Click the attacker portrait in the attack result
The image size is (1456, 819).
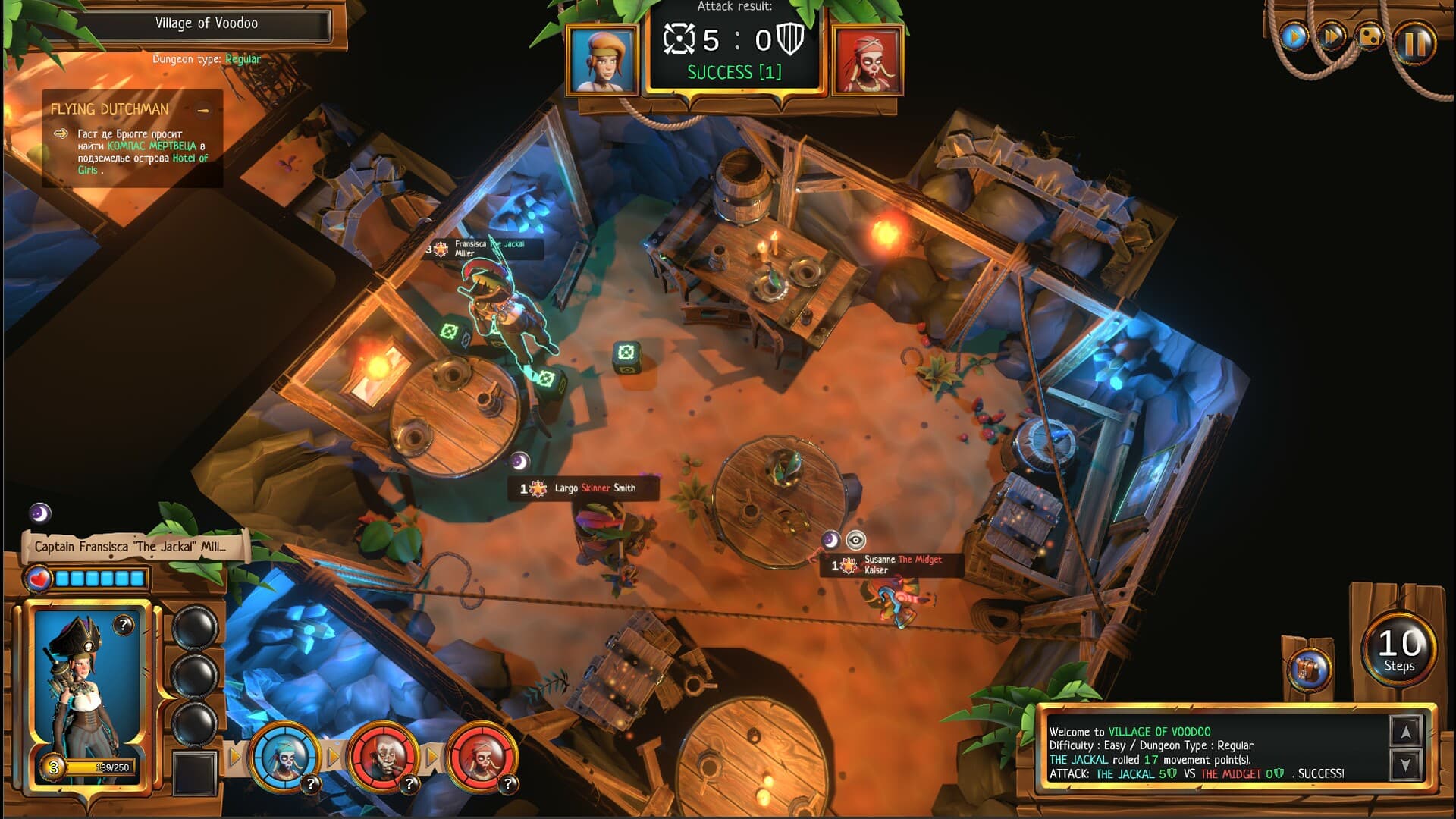tap(602, 60)
